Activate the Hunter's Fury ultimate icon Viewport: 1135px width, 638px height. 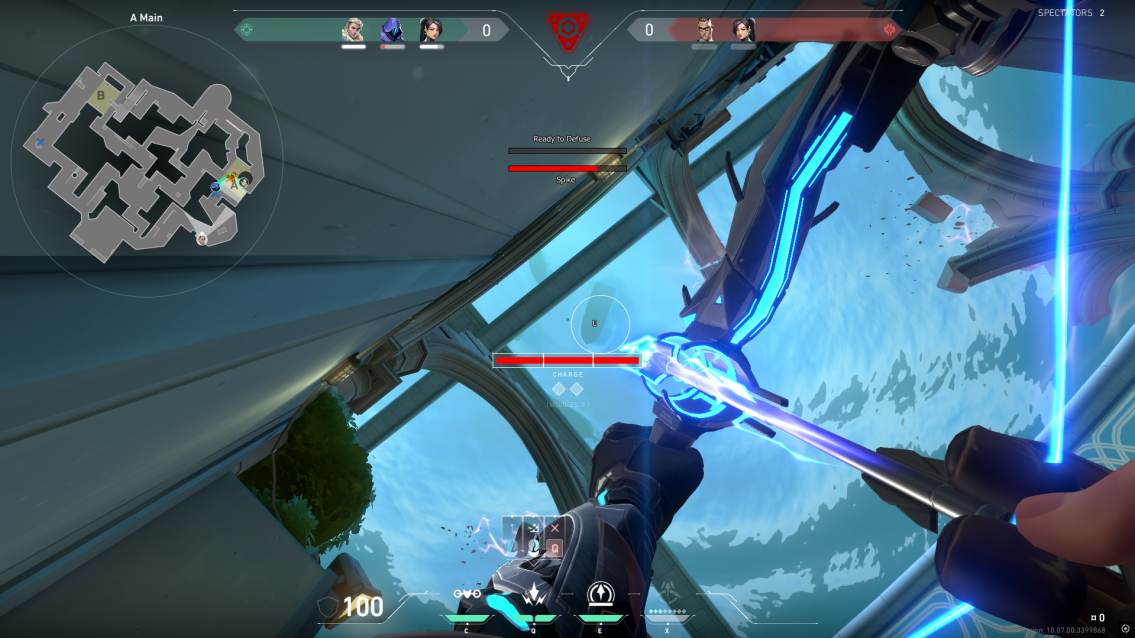[667, 594]
